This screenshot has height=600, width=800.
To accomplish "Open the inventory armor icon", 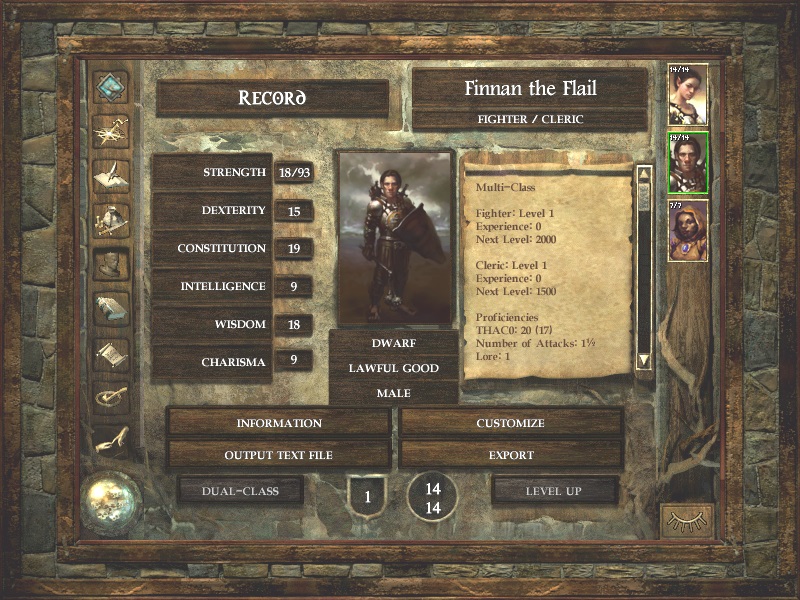I will (x=111, y=219).
